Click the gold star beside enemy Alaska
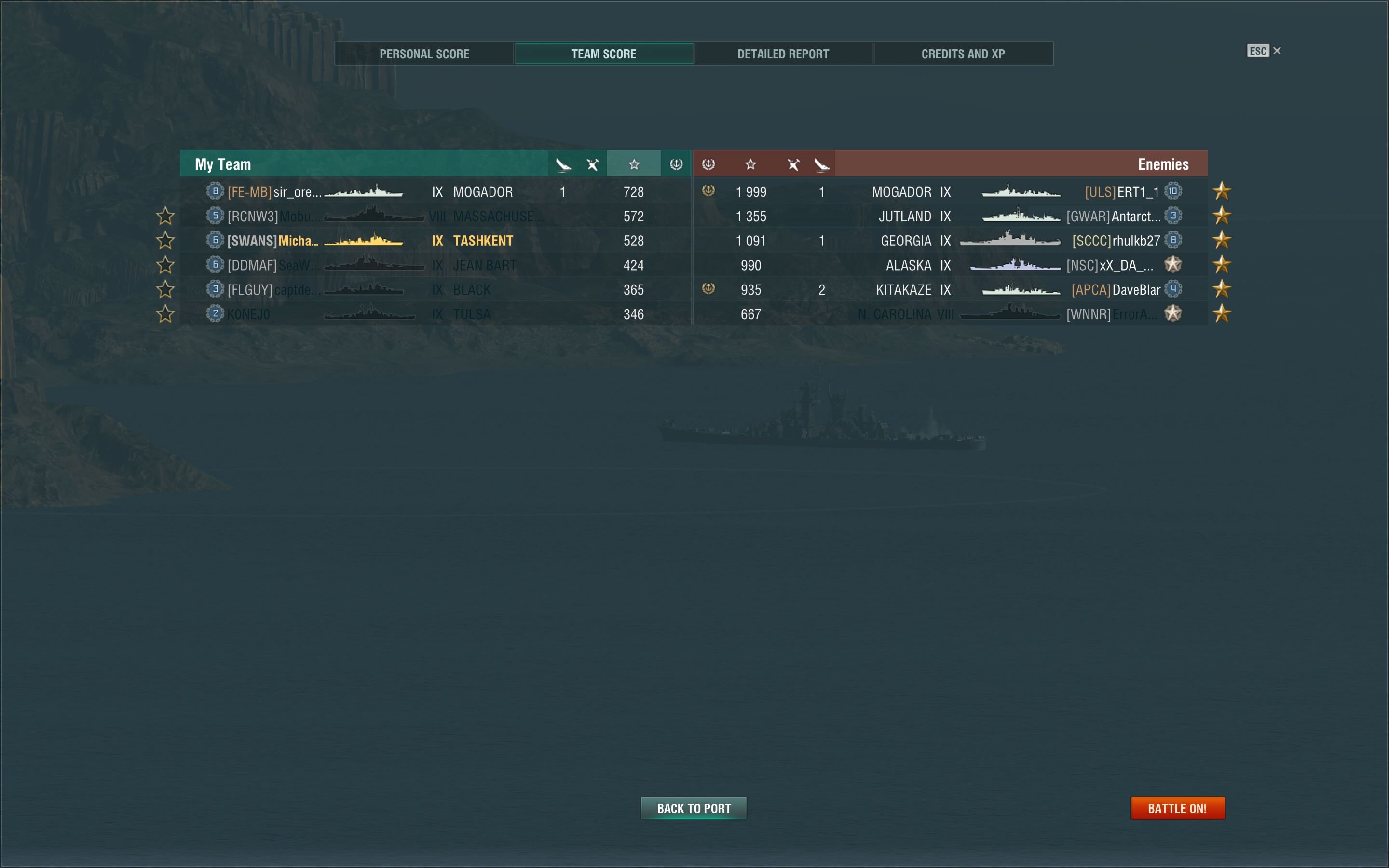Image resolution: width=1389 pixels, height=868 pixels. coord(1222,265)
